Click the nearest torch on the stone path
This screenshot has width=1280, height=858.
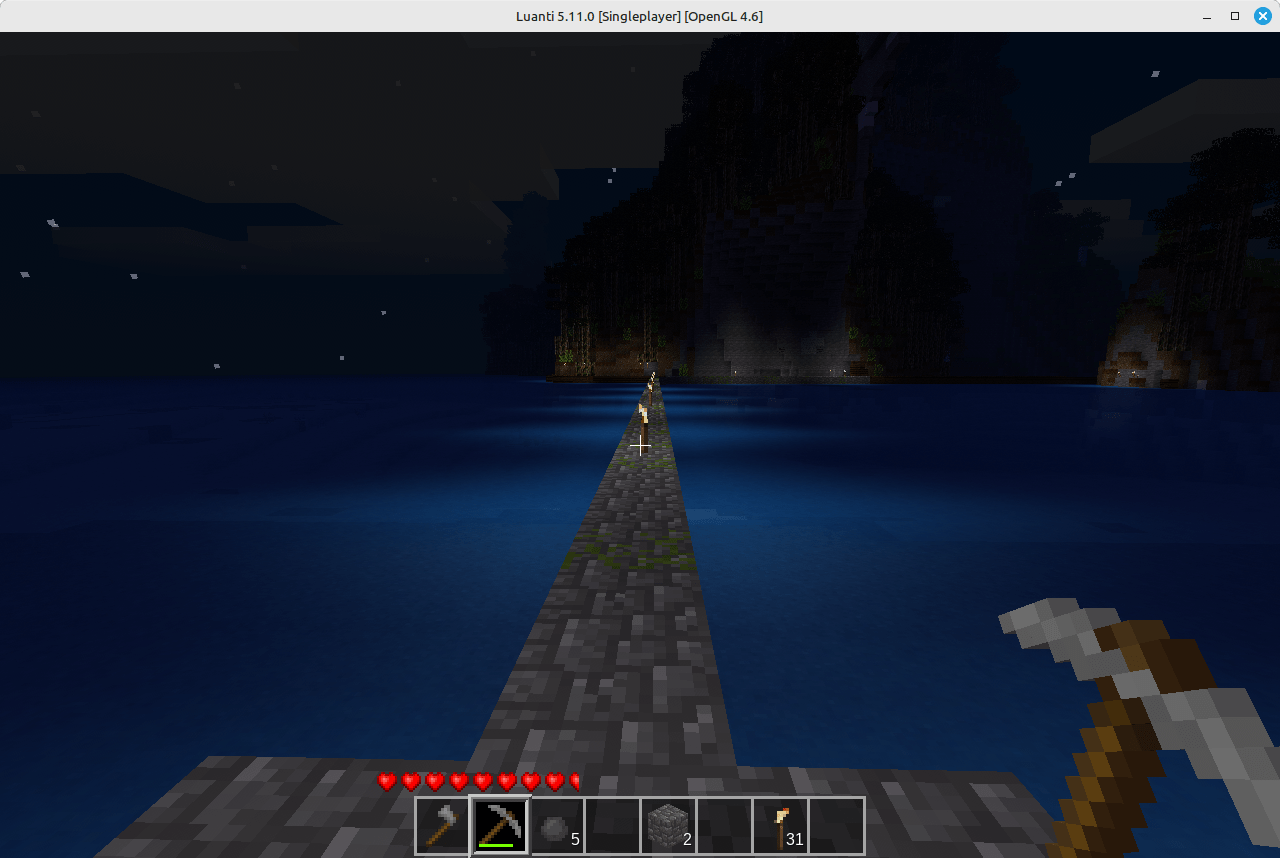pos(645,413)
